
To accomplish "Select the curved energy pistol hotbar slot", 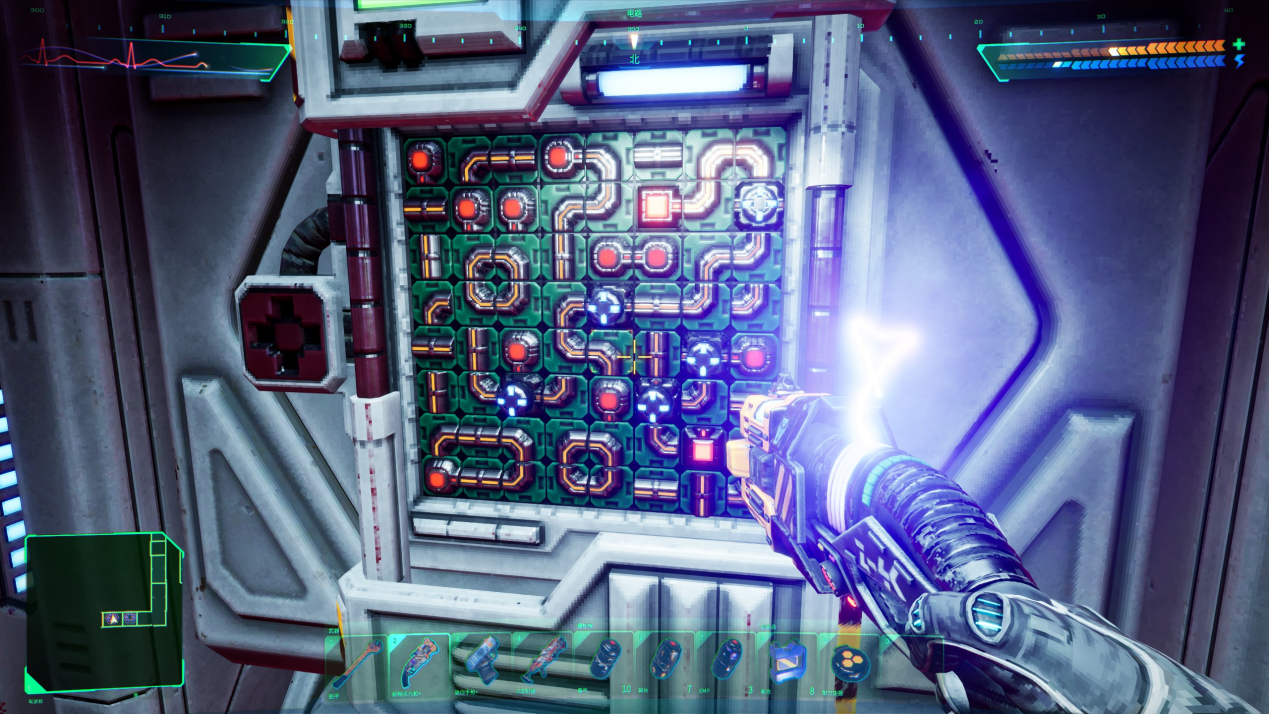I will pos(419,661).
